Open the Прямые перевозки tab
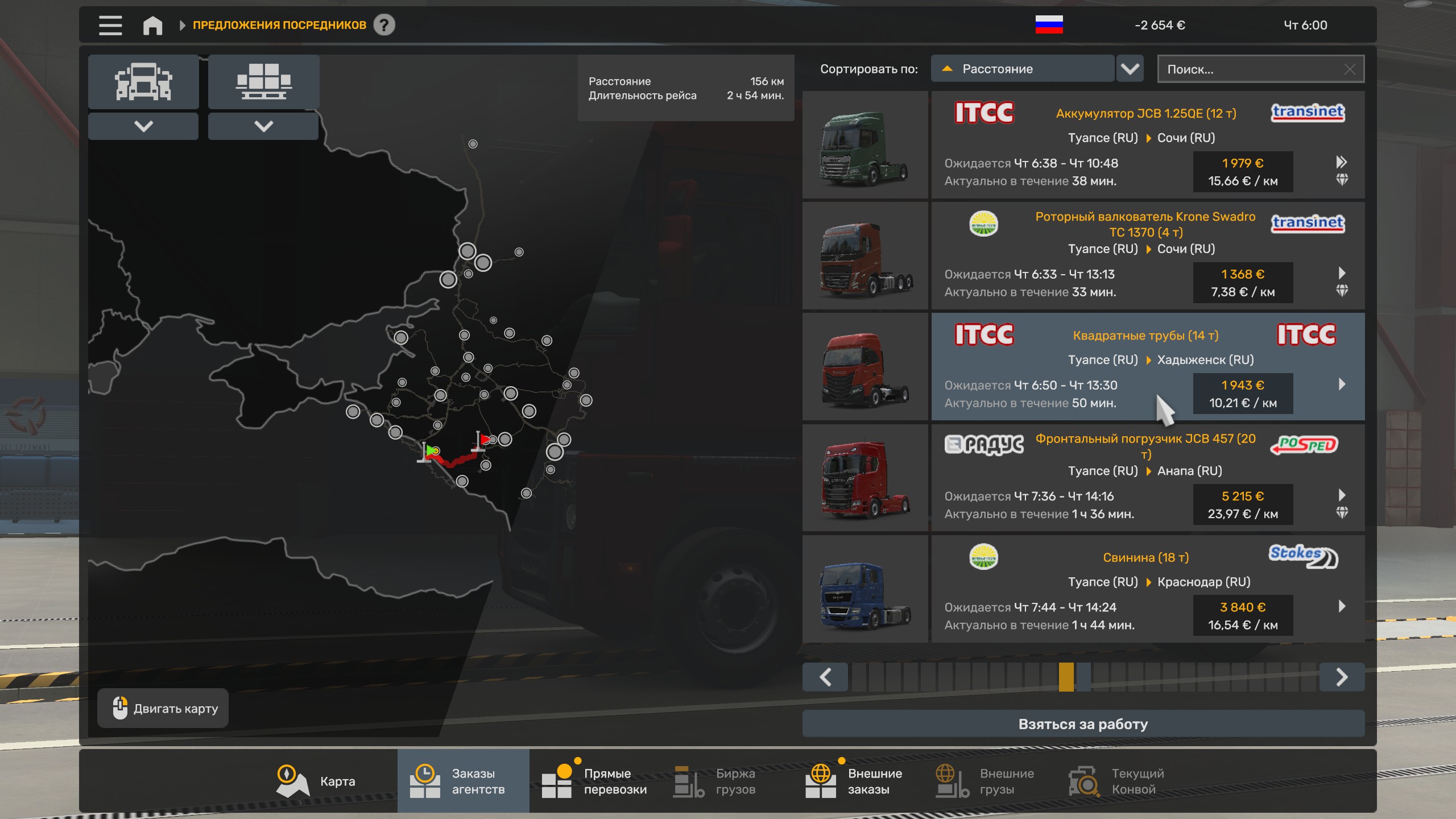 (x=595, y=781)
